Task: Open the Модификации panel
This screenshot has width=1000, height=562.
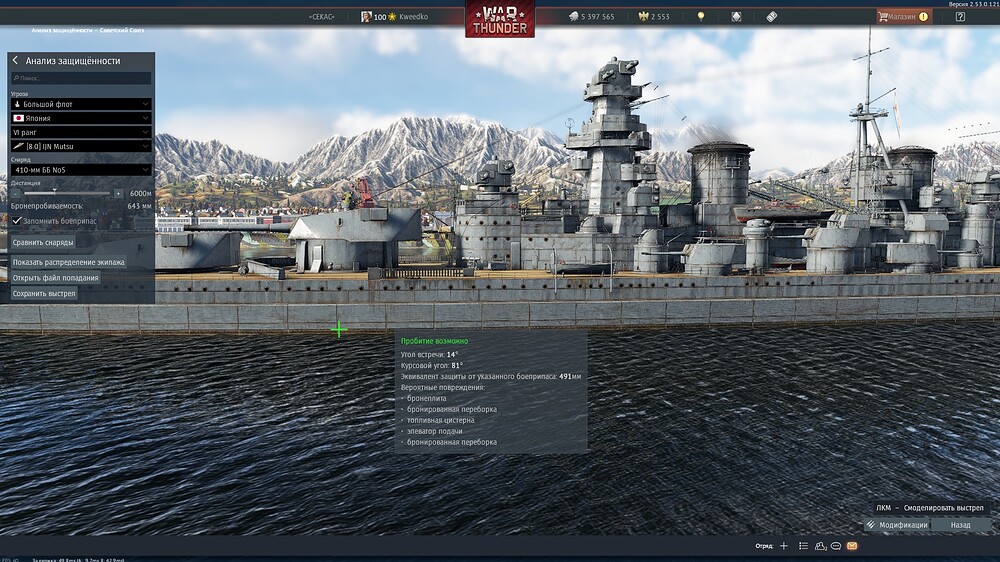Action: point(897,525)
